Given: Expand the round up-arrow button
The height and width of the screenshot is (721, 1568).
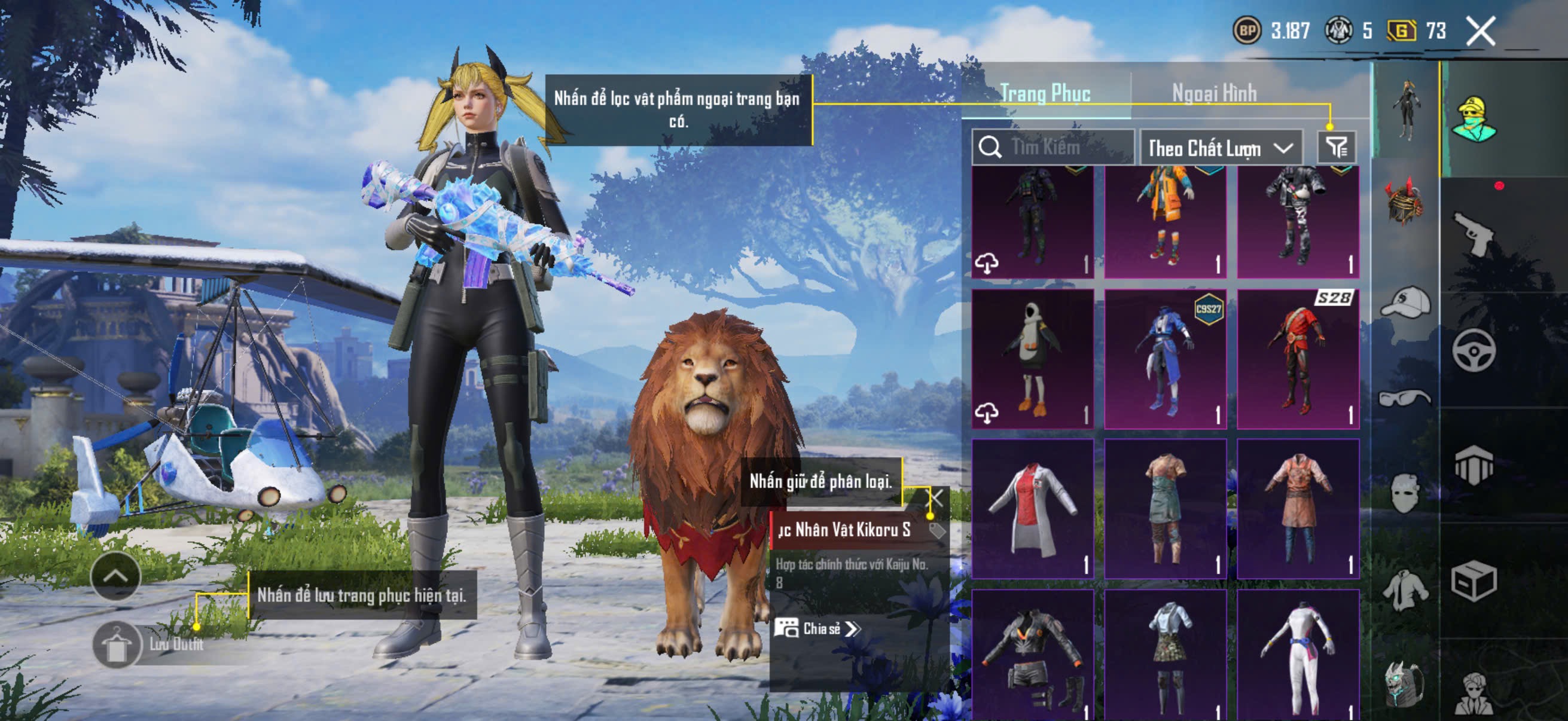Looking at the screenshot, I should coord(115,576).
